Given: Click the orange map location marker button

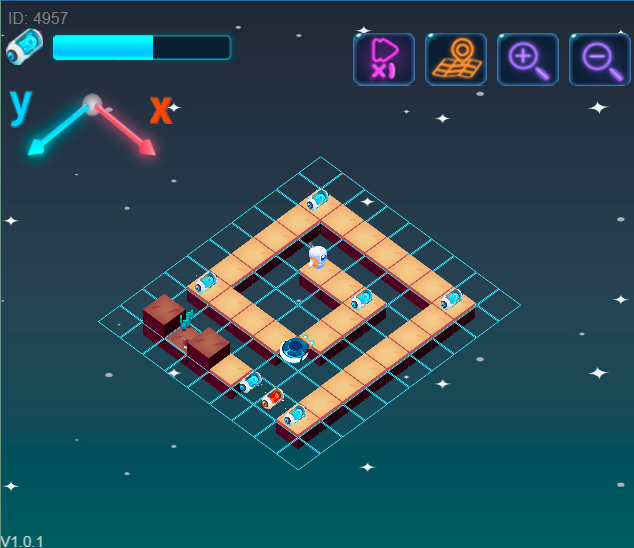Looking at the screenshot, I should [456, 59].
